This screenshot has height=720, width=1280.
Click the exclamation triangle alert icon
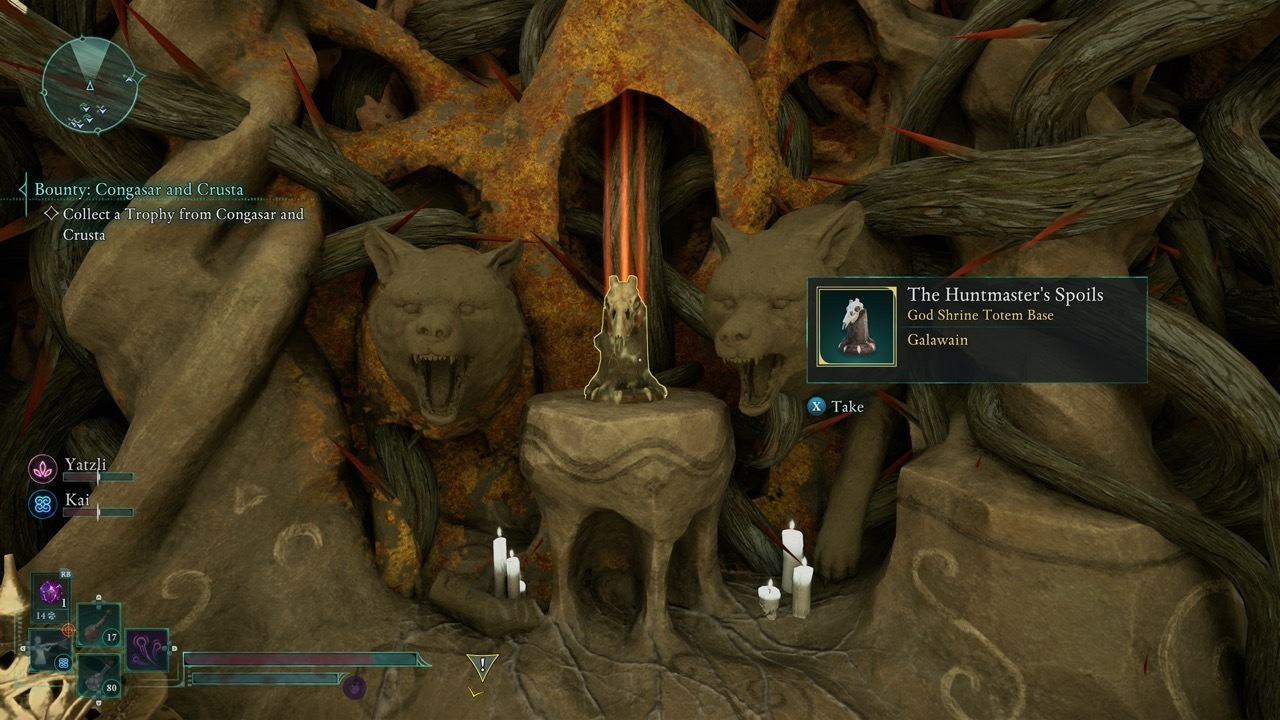click(x=482, y=665)
